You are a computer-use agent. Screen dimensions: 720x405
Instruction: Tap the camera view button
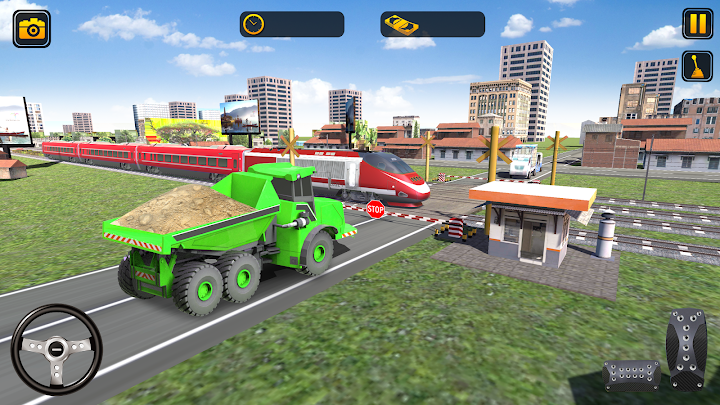pos(31,28)
